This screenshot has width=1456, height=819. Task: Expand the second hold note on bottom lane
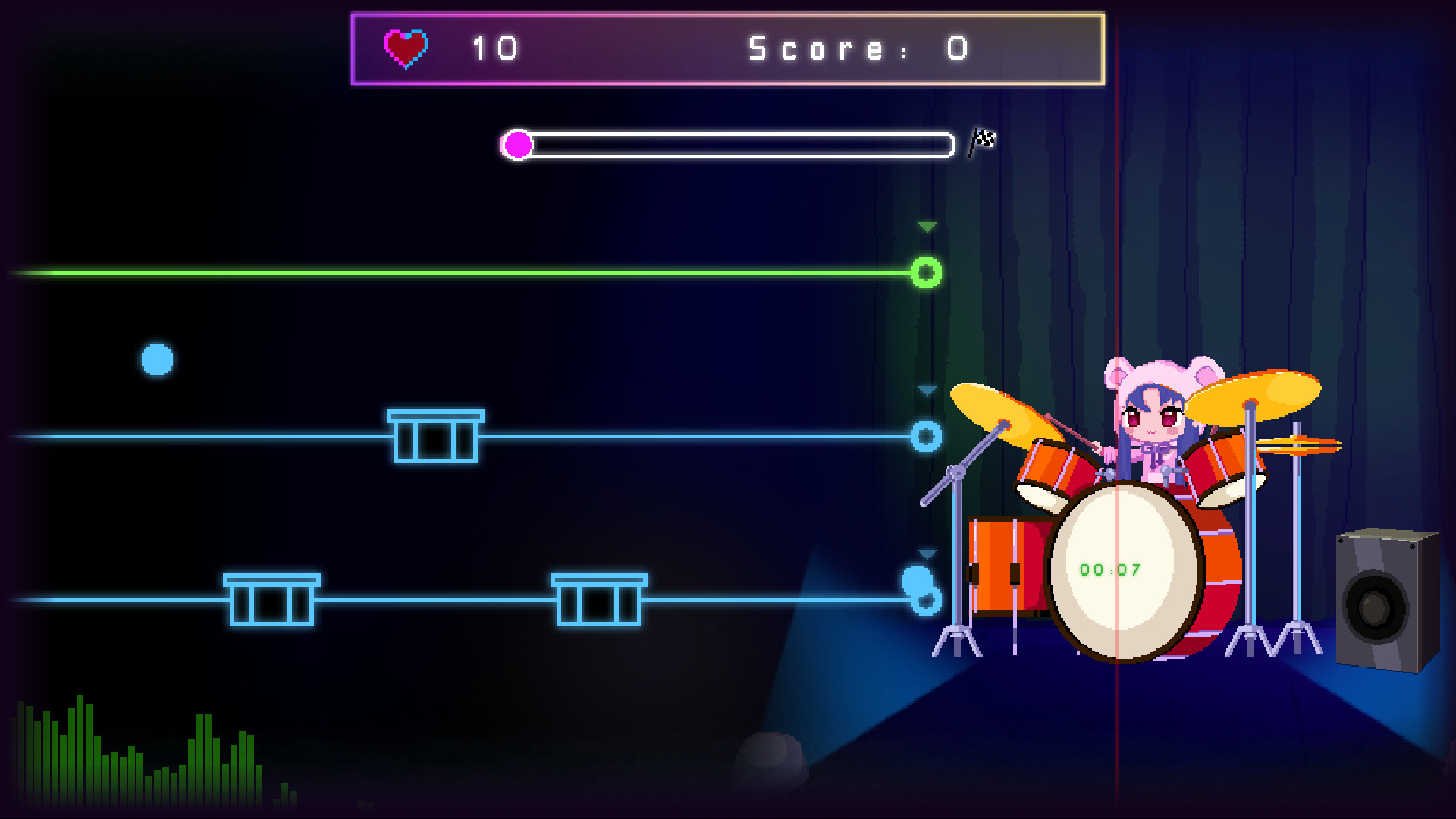pyautogui.click(x=598, y=599)
